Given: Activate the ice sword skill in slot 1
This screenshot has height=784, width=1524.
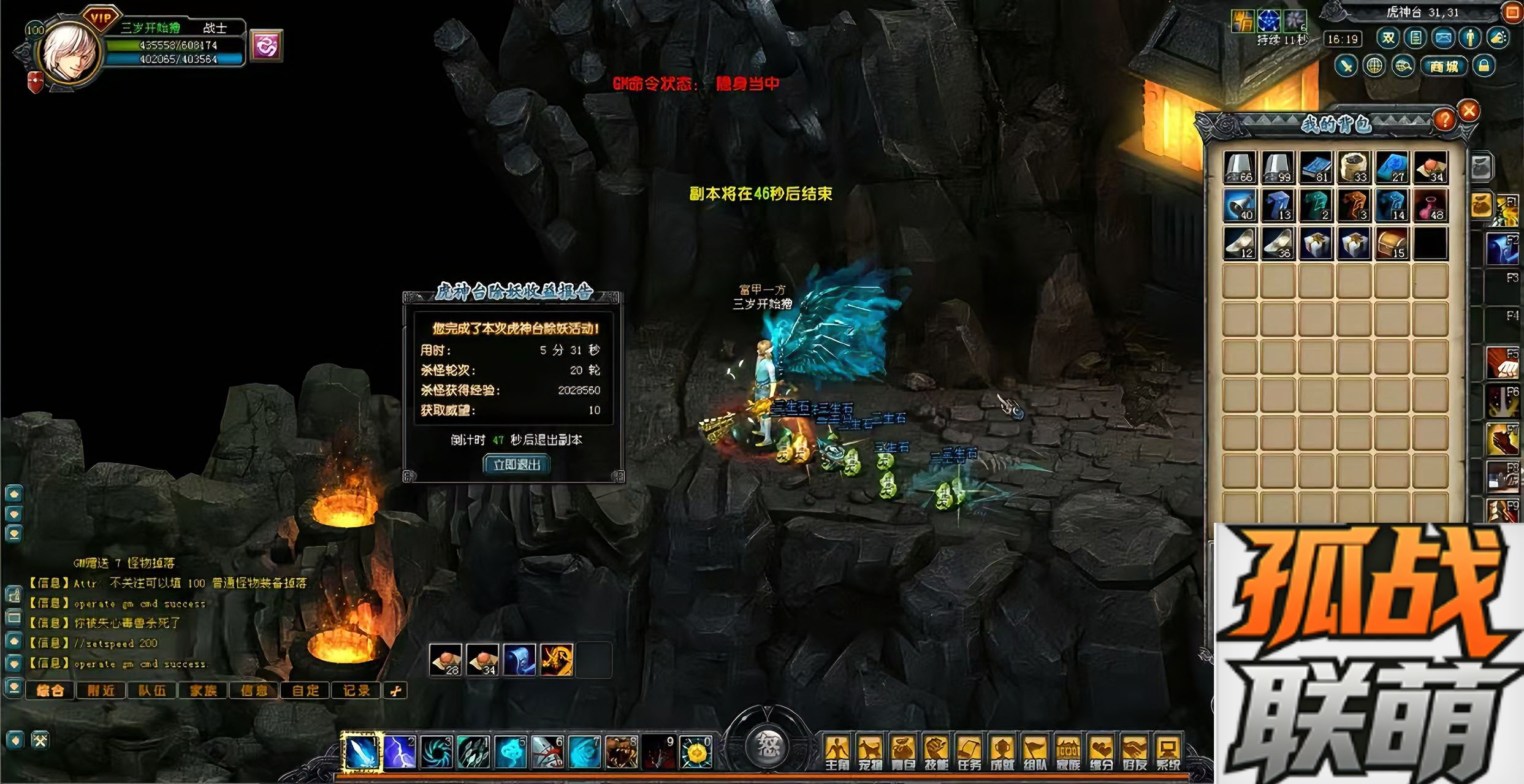Looking at the screenshot, I should coord(362,752).
